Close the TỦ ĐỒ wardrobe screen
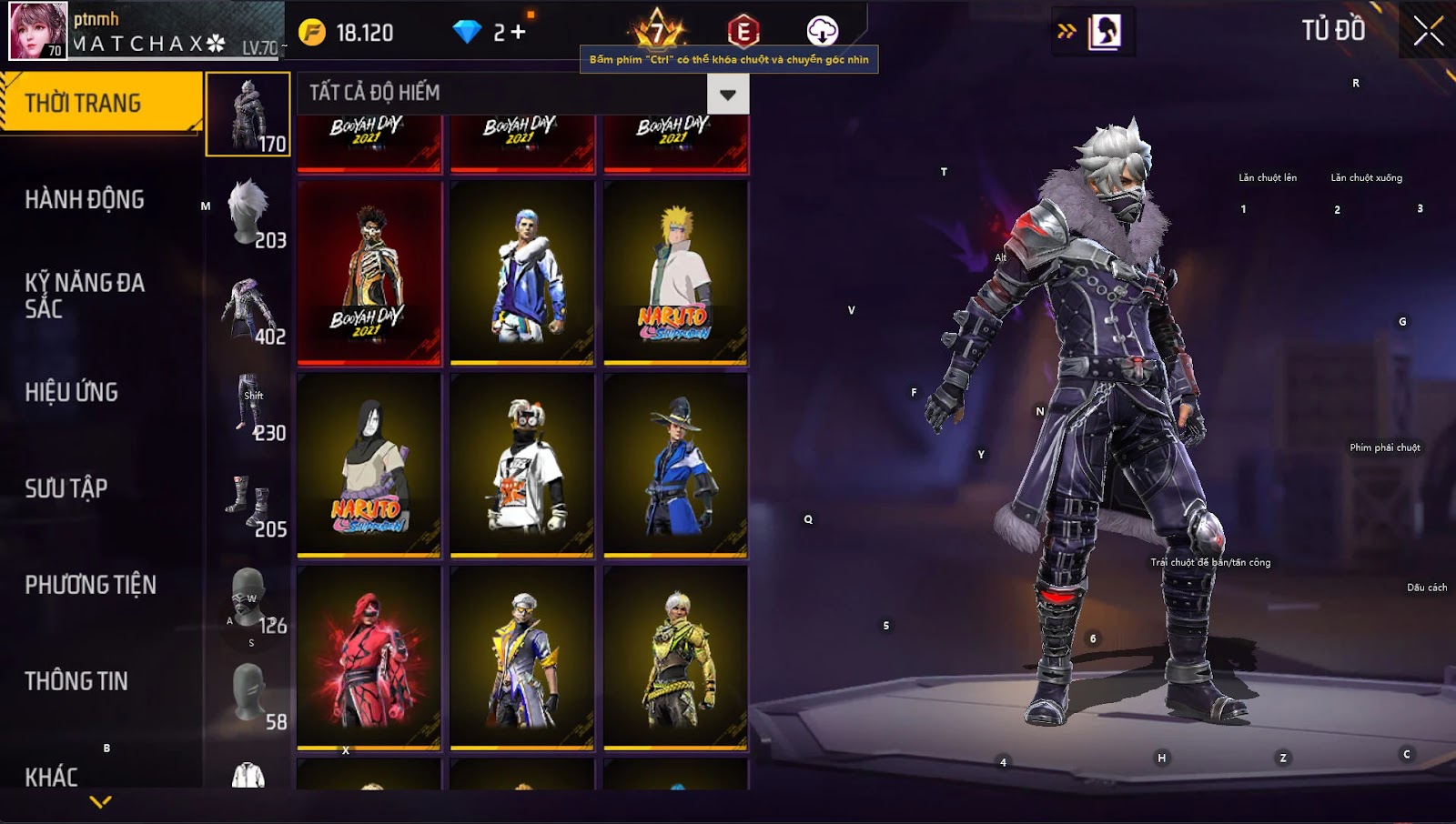Viewport: 1456px width, 824px height. coord(1428,31)
